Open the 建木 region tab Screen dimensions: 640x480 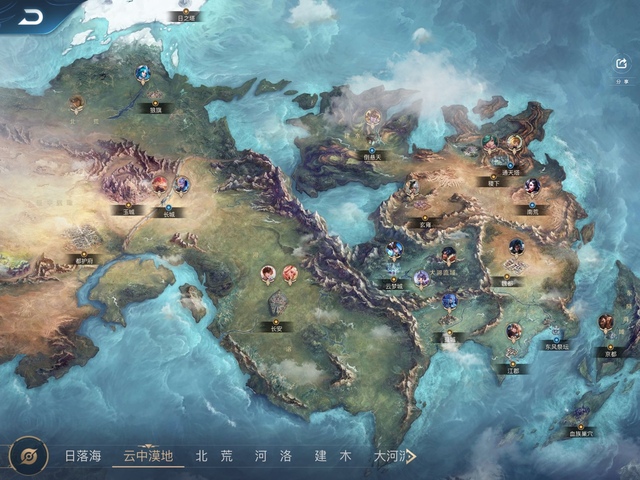pyautogui.click(x=332, y=456)
